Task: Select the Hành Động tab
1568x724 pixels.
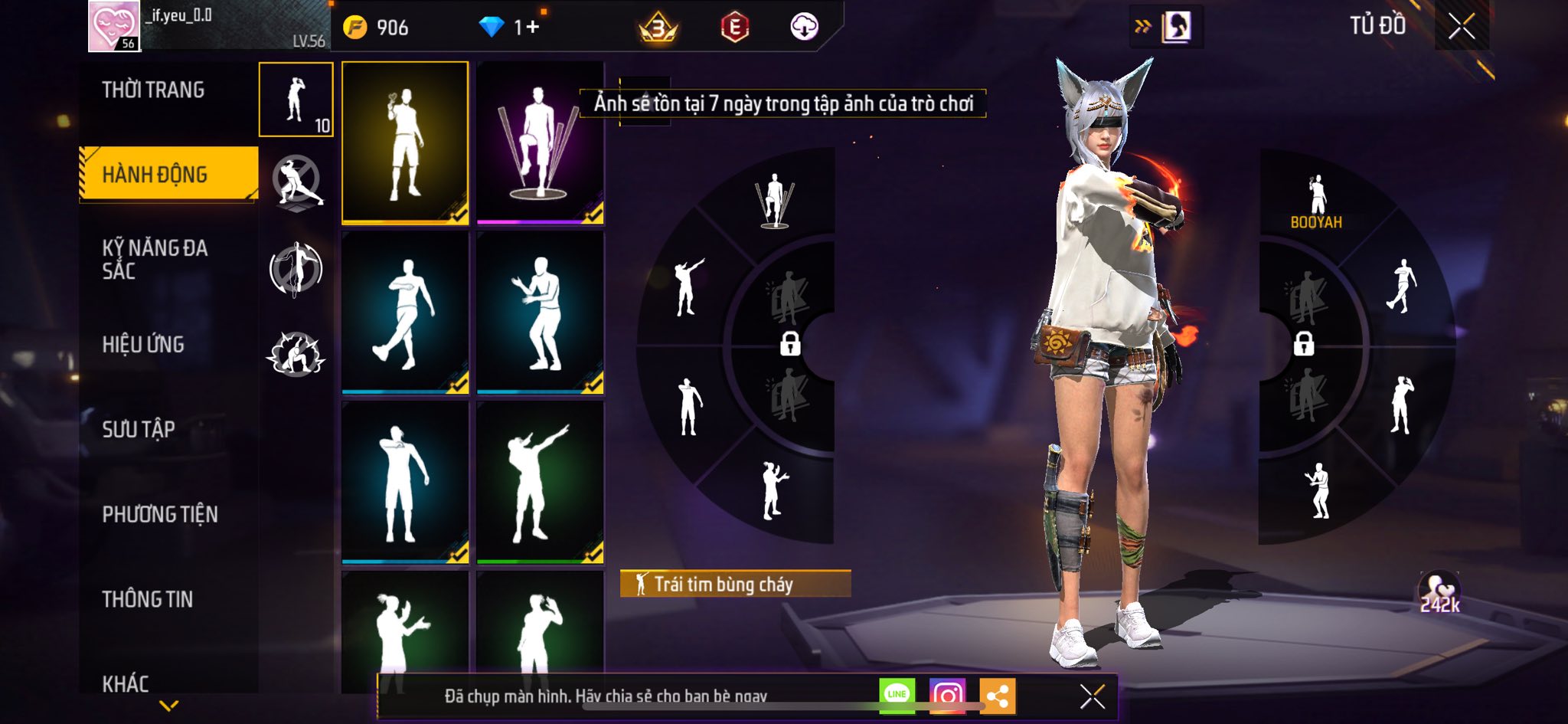Action: (155, 175)
